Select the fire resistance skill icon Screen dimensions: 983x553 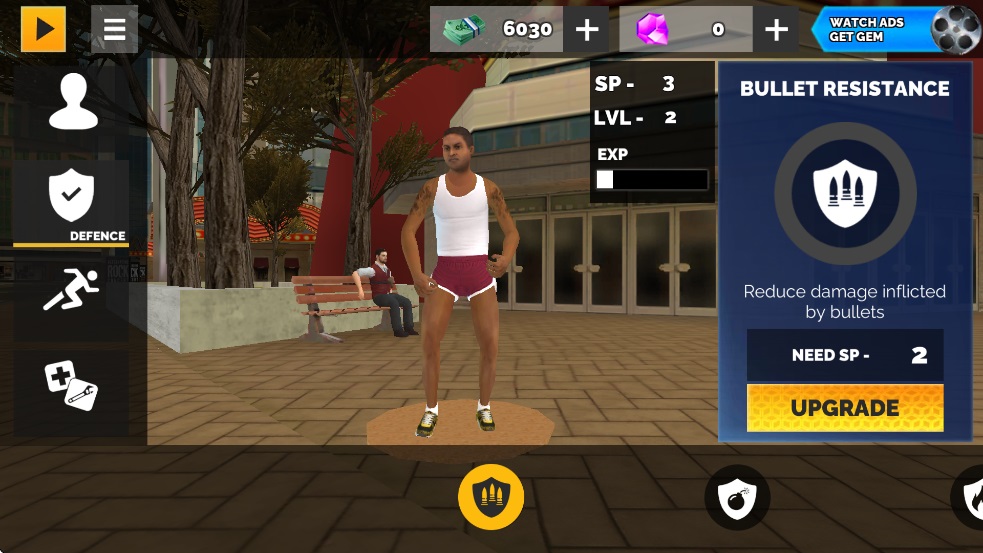[x=972, y=497]
